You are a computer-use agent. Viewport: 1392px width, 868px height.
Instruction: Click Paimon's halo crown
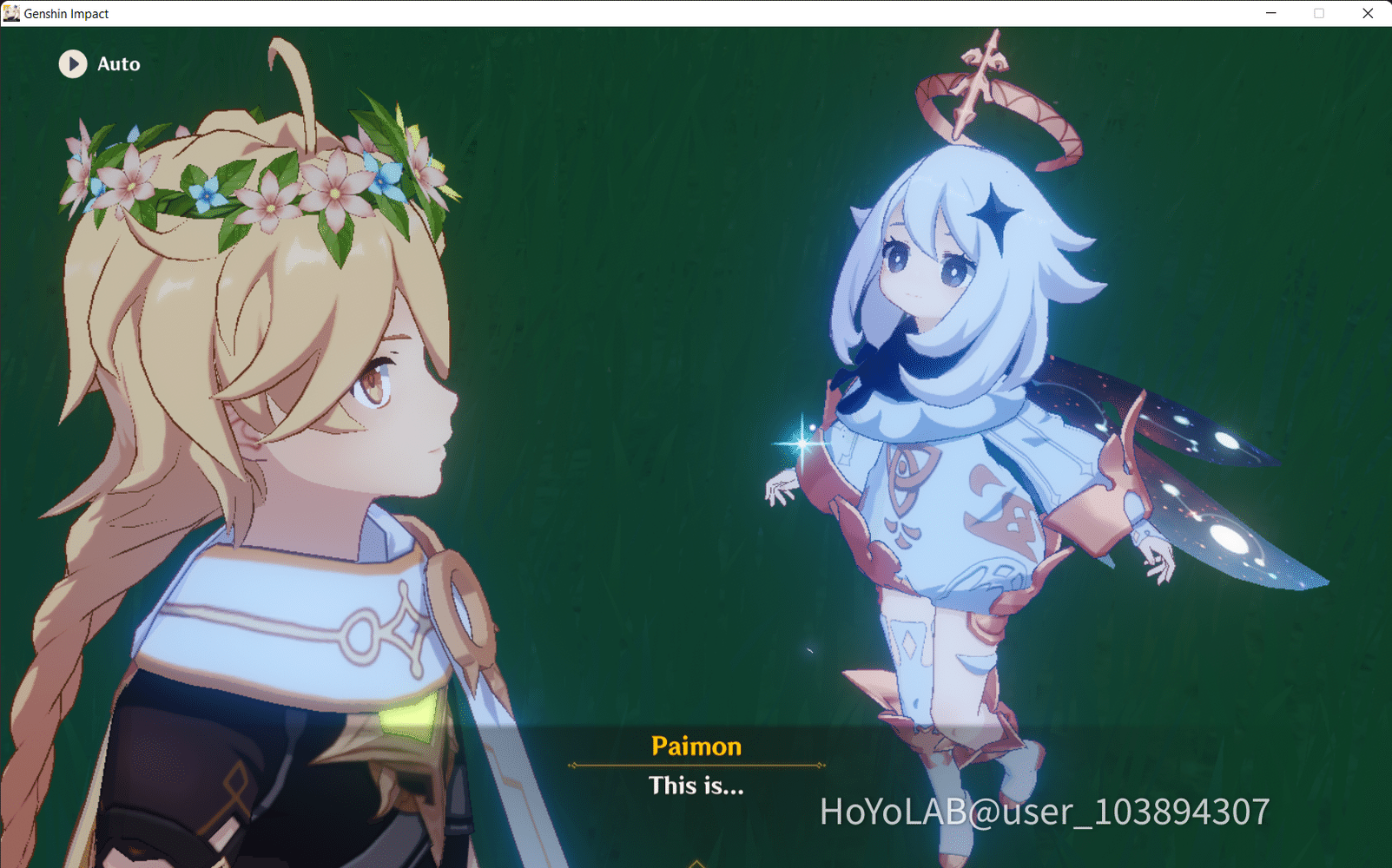pos(990,113)
